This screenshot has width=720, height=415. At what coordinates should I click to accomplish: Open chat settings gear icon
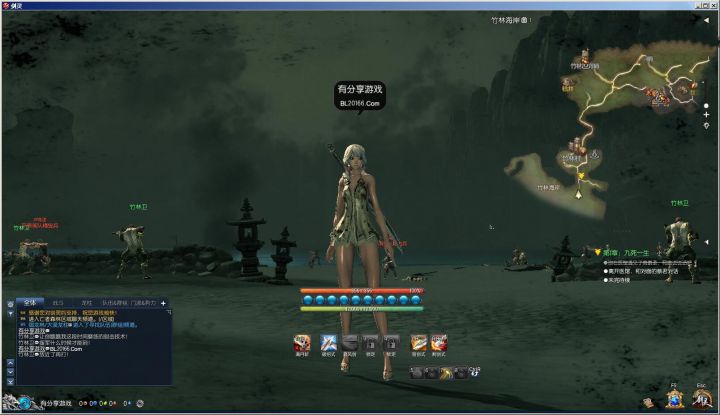pyautogui.click(x=10, y=302)
